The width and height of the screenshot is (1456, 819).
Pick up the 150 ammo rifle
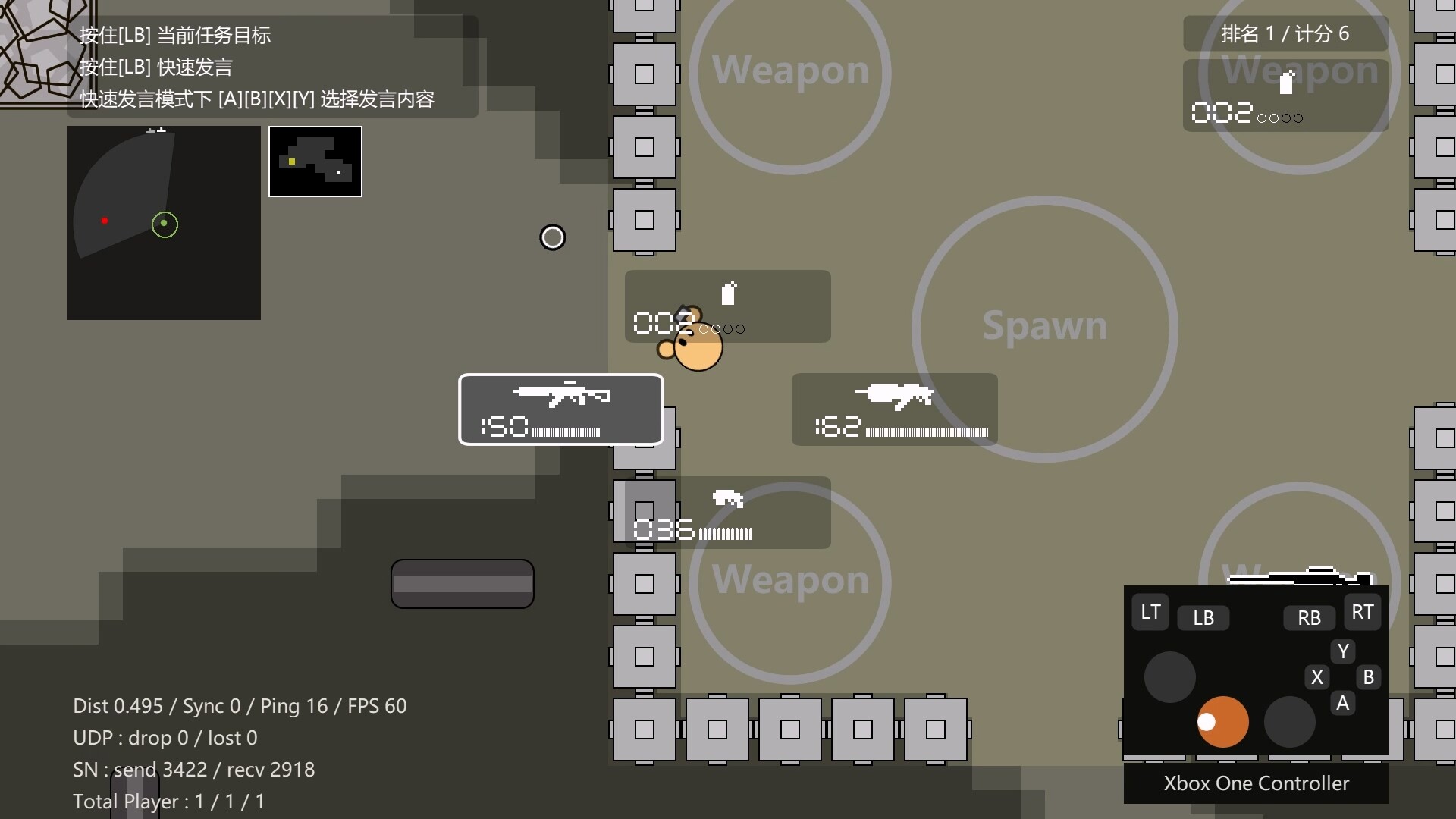(560, 409)
